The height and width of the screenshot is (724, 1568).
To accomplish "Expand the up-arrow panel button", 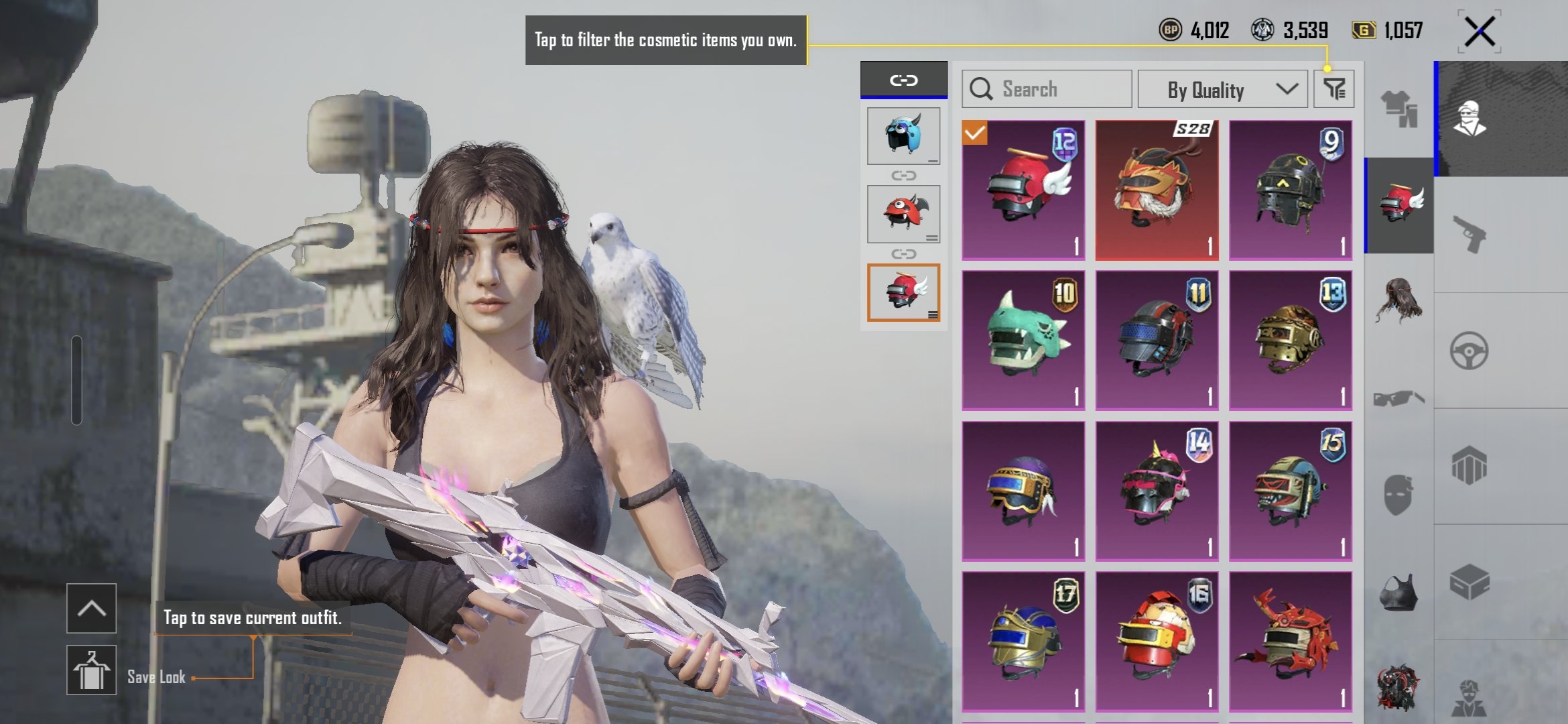I will click(x=91, y=608).
